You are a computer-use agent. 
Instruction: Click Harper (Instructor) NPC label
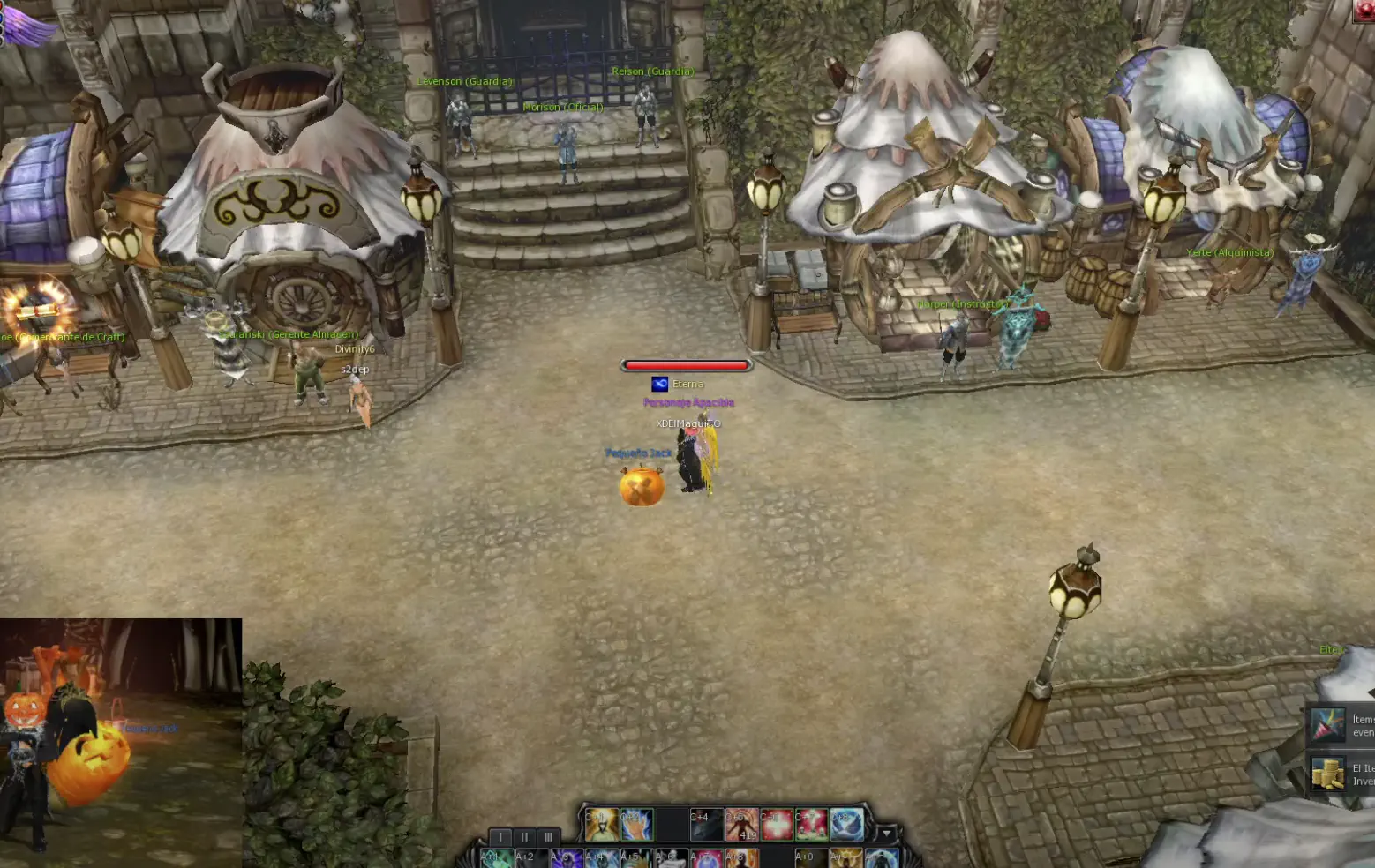(962, 303)
